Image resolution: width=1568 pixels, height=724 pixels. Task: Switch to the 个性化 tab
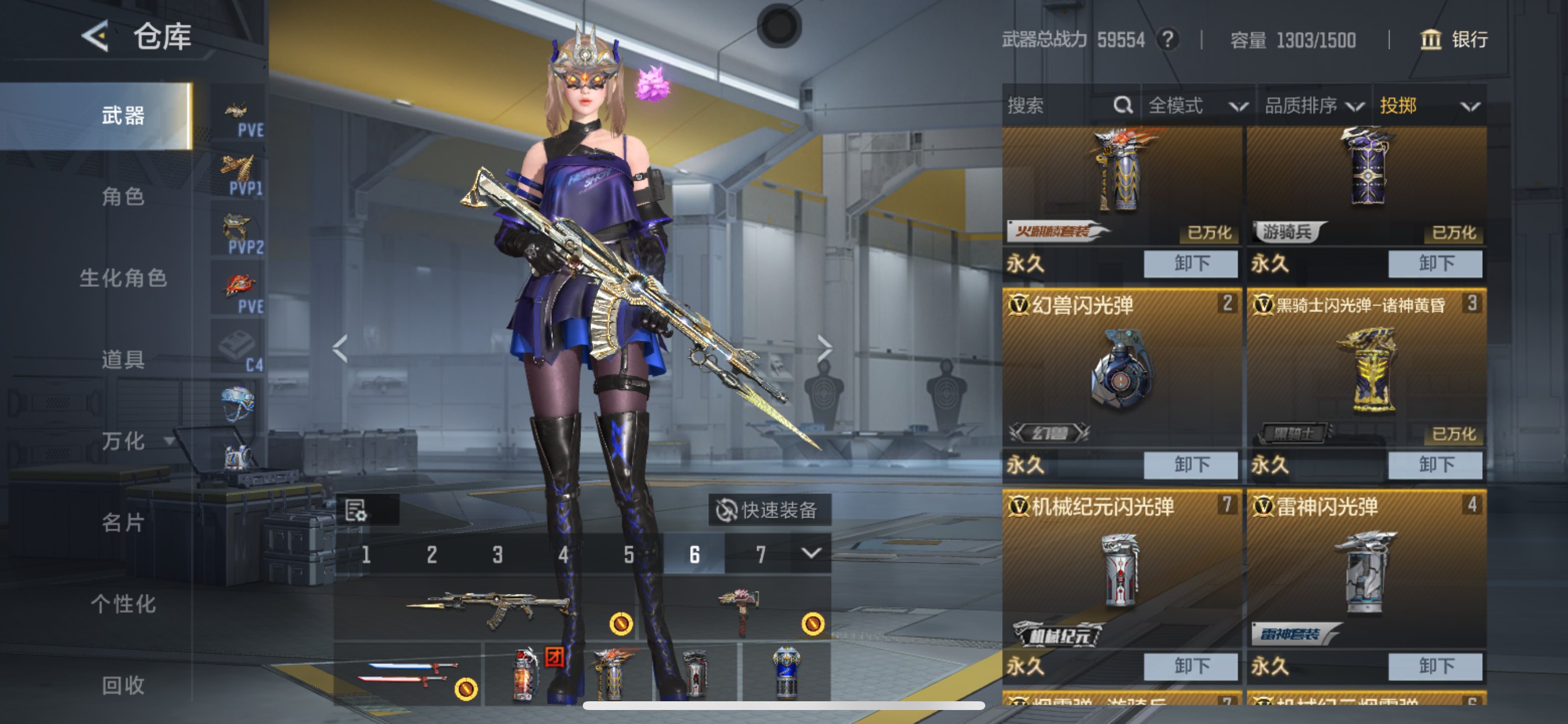coord(123,603)
